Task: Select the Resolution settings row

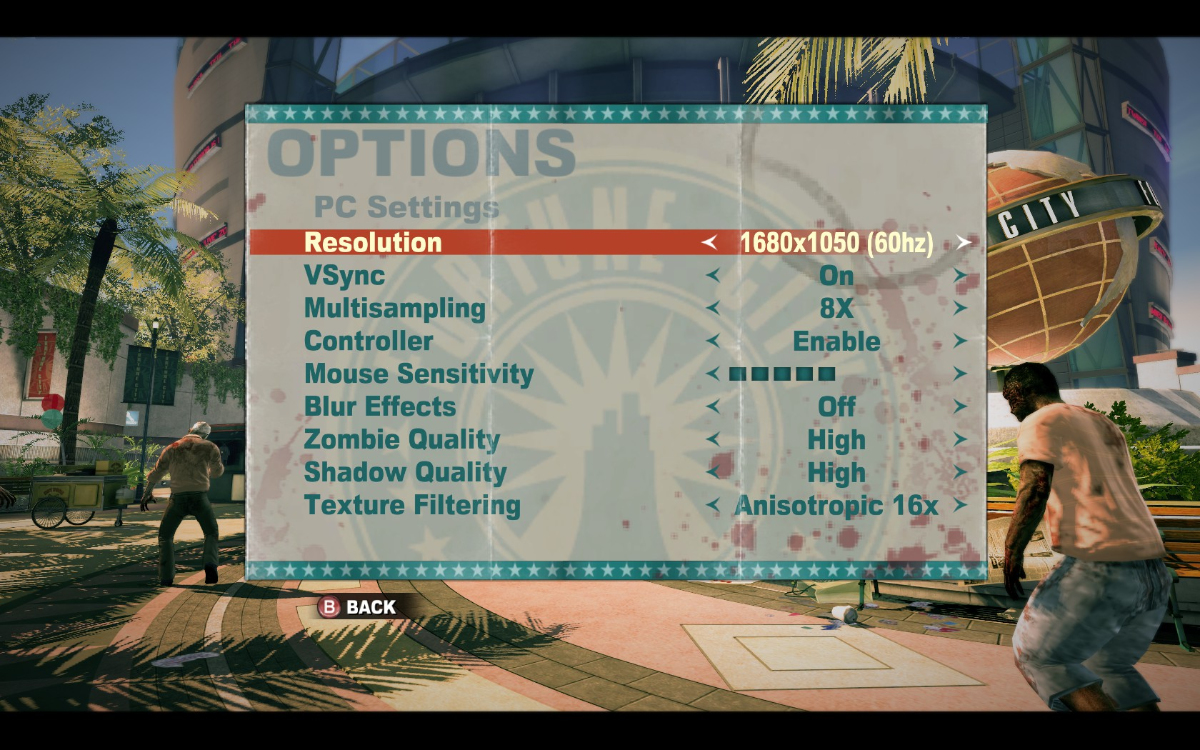Action: 373,242
